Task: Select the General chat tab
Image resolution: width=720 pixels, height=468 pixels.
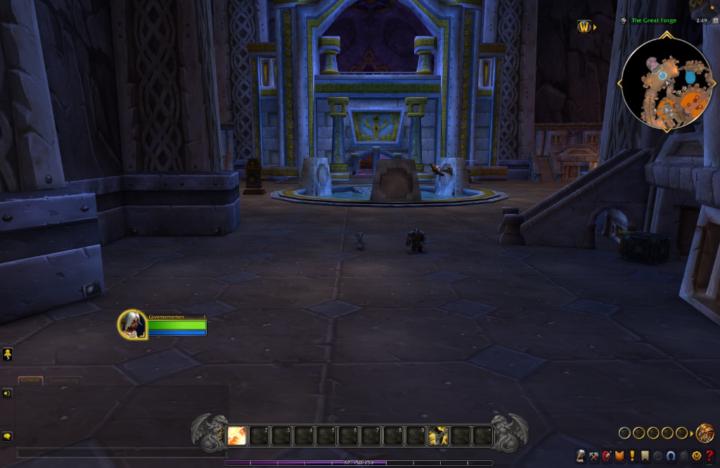Action: [31, 381]
